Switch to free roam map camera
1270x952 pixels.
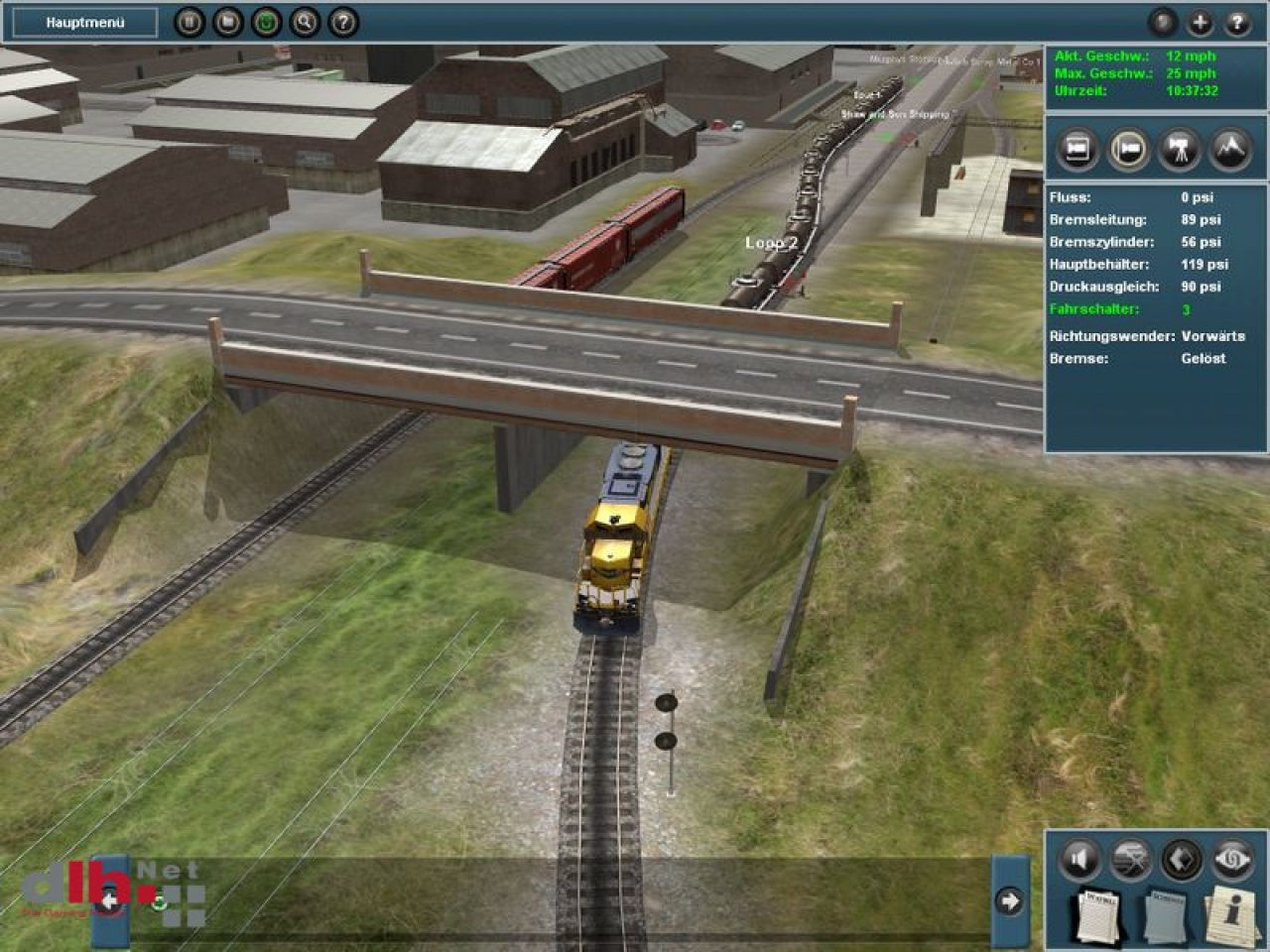[x=1228, y=151]
